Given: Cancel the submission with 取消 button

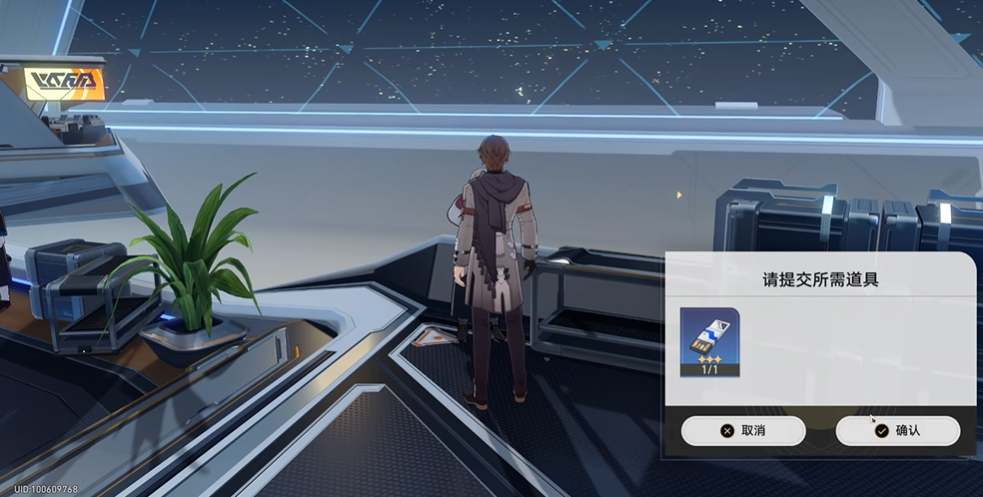Looking at the screenshot, I should [743, 431].
